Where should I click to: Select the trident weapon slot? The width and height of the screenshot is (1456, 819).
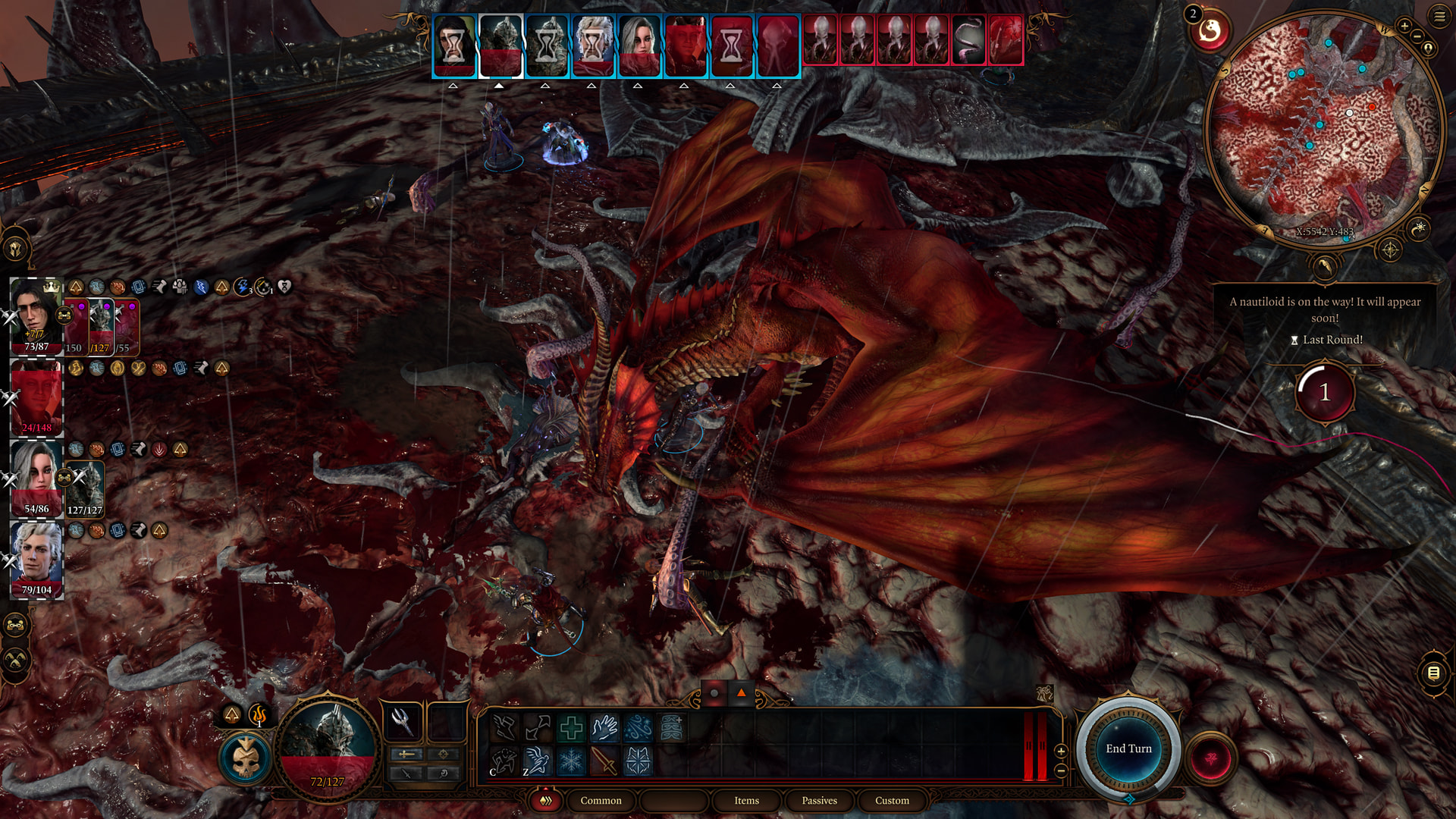tap(402, 721)
